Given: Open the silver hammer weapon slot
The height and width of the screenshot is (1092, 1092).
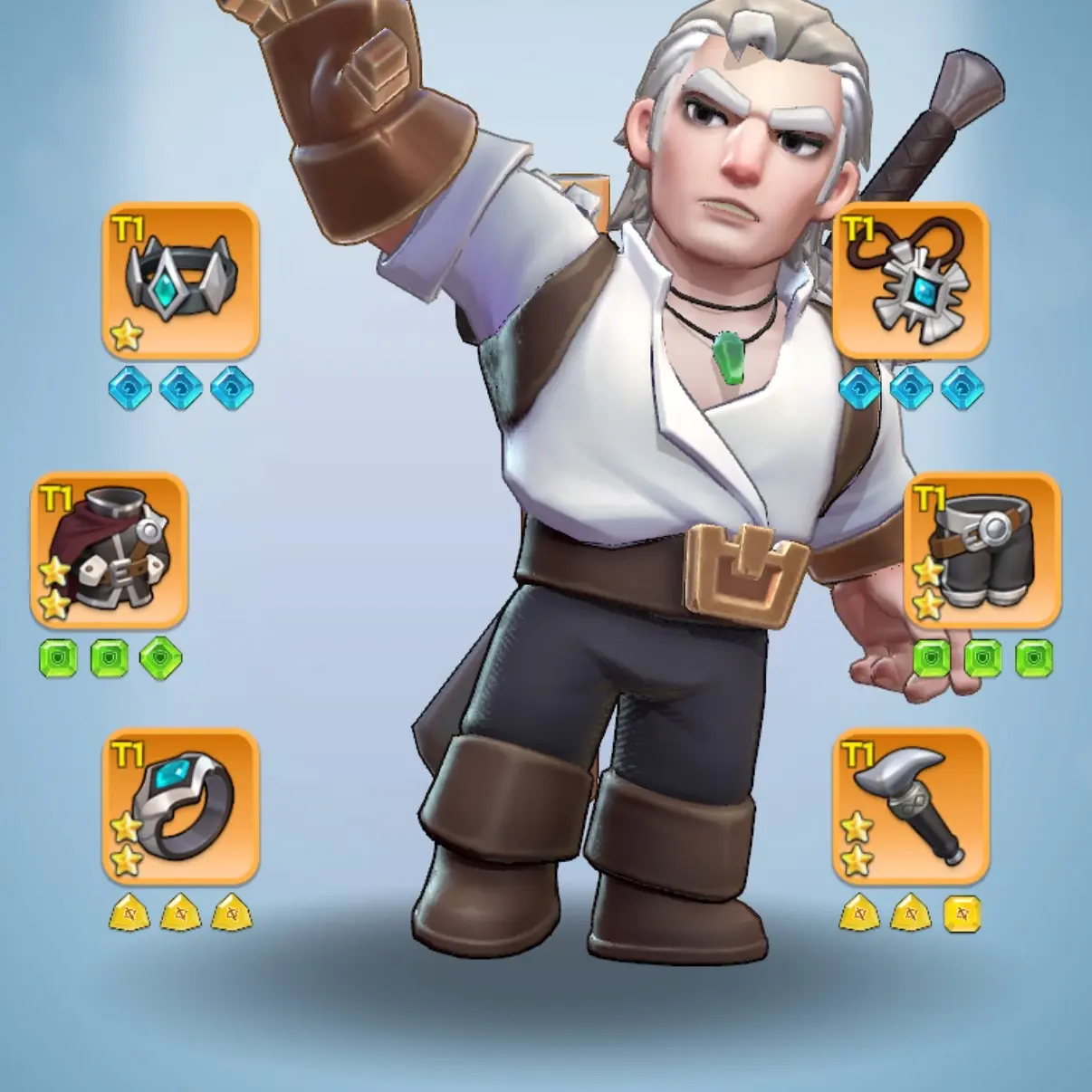Looking at the screenshot, I should click(910, 806).
